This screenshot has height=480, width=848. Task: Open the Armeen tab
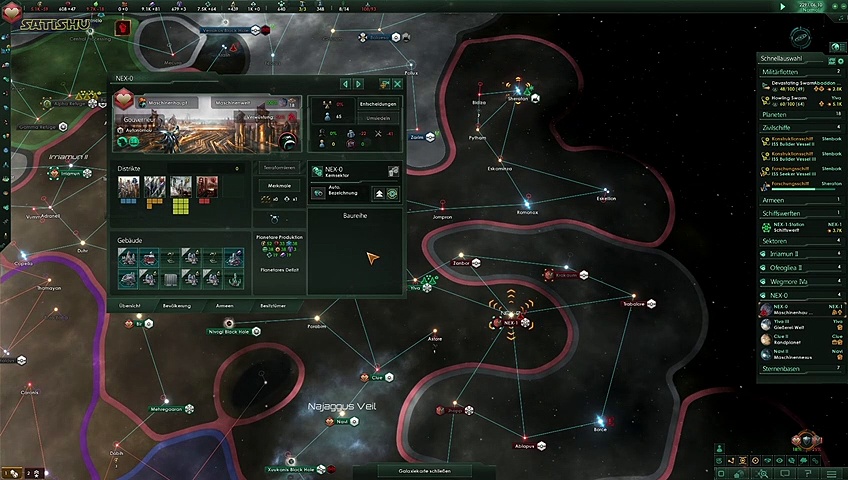pyautogui.click(x=225, y=304)
